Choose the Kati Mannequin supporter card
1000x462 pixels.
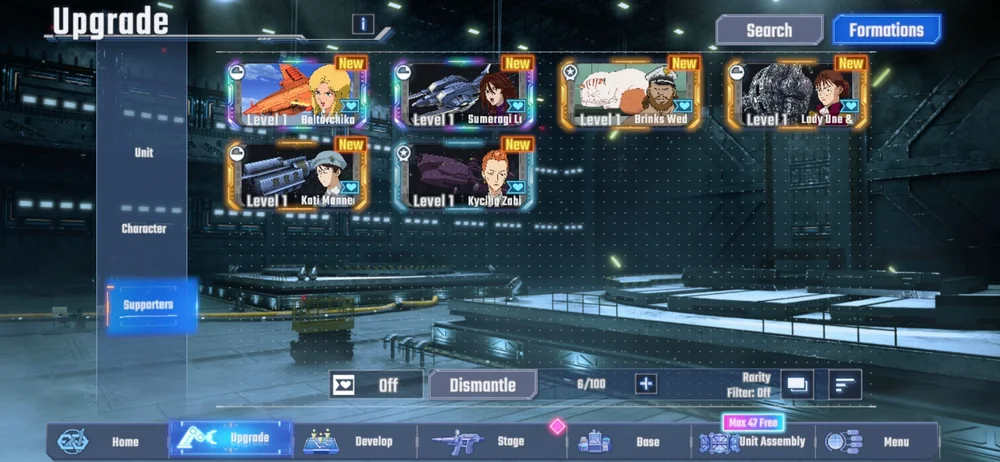(x=298, y=176)
